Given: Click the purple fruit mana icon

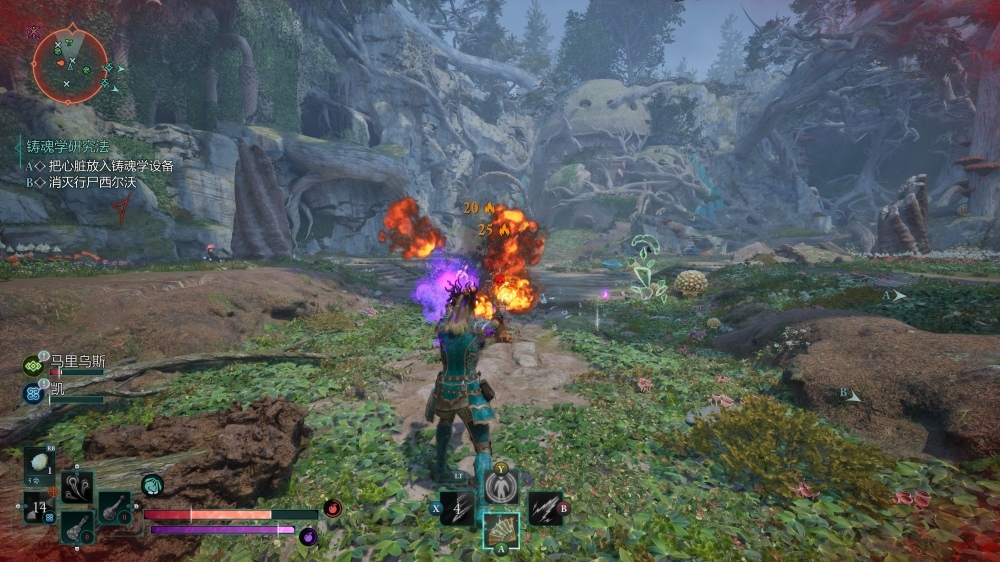Looking at the screenshot, I should pos(309,537).
